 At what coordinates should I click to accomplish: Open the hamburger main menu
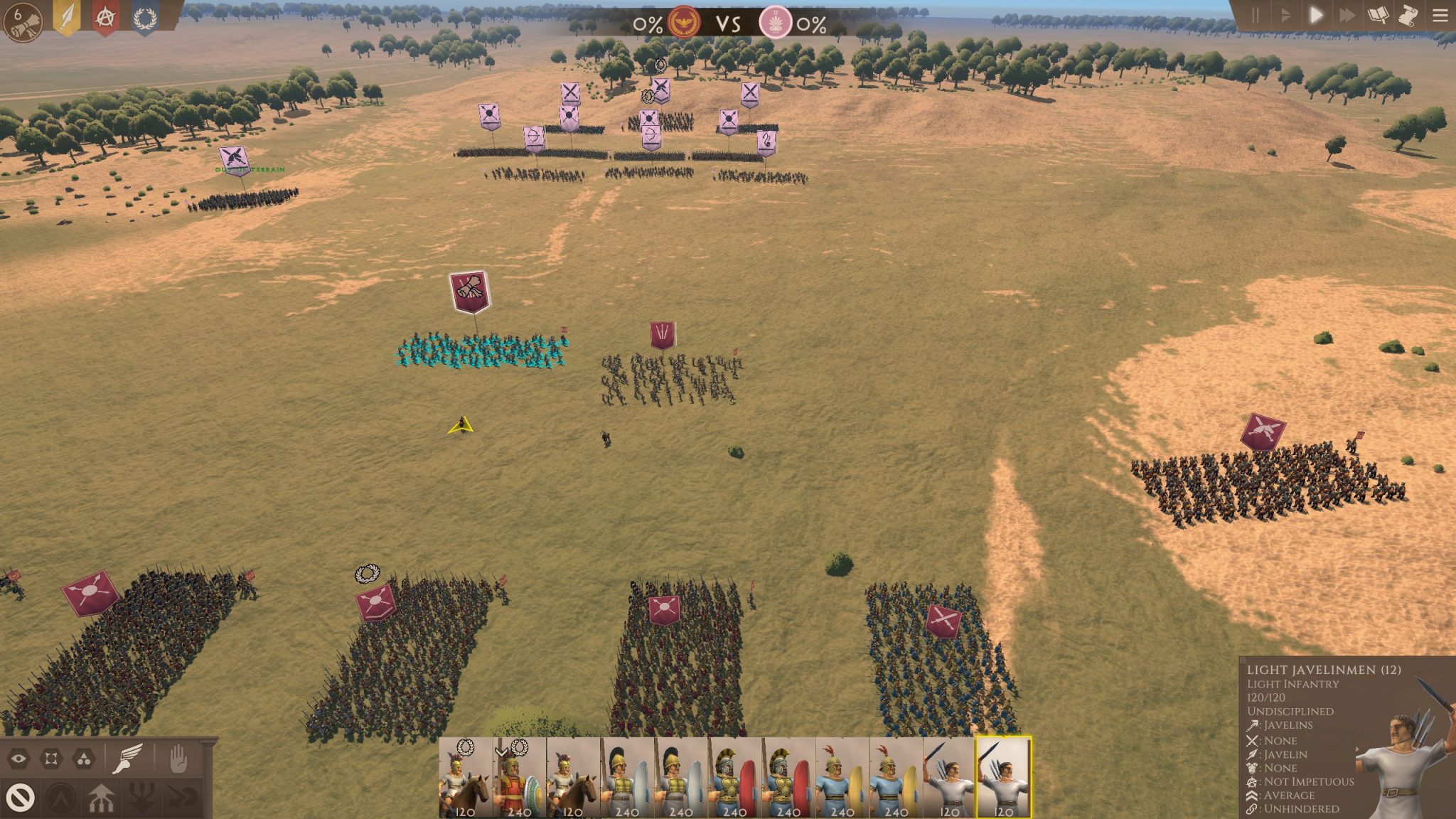pyautogui.click(x=1440, y=15)
